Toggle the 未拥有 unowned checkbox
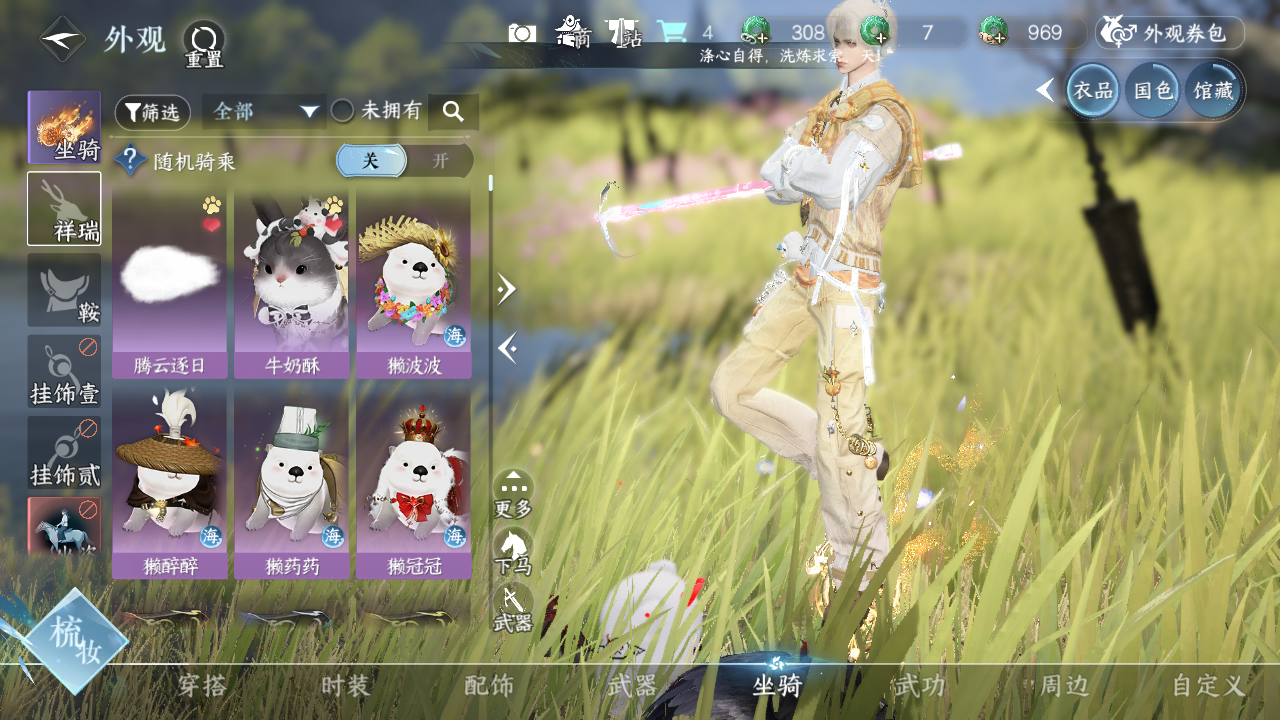 (x=343, y=111)
